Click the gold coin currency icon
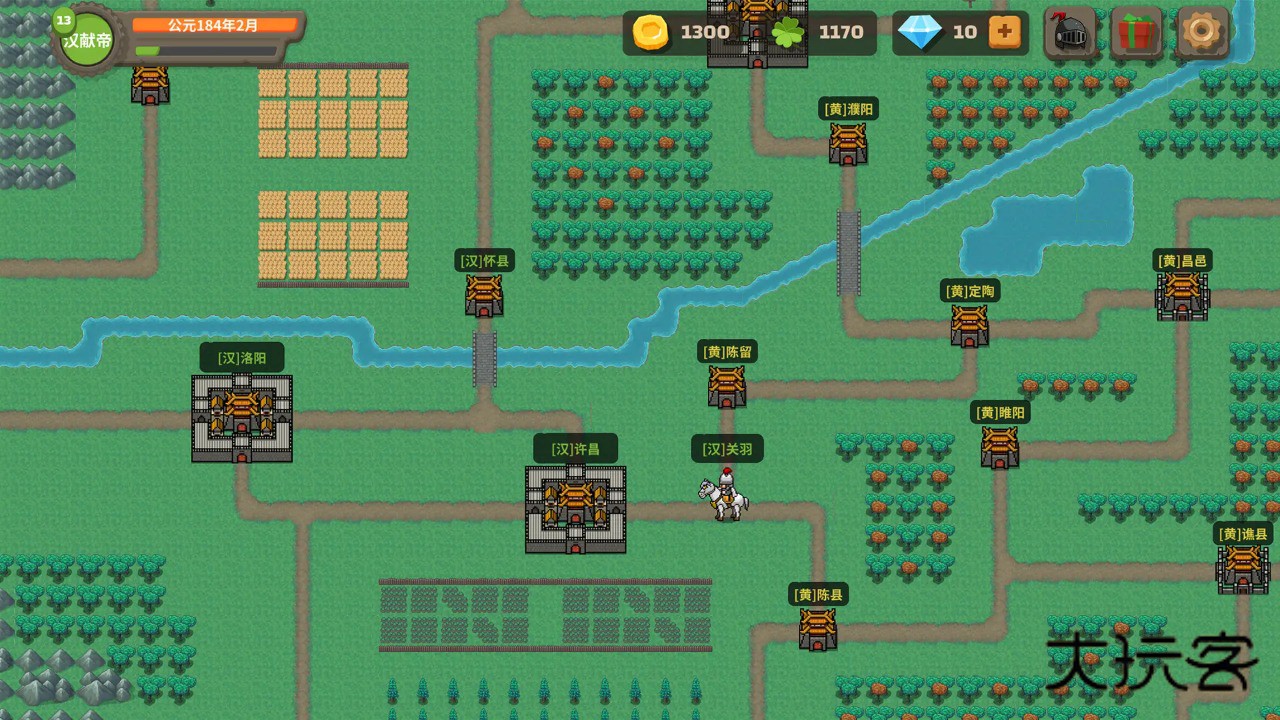1280x720 pixels. 649,32
